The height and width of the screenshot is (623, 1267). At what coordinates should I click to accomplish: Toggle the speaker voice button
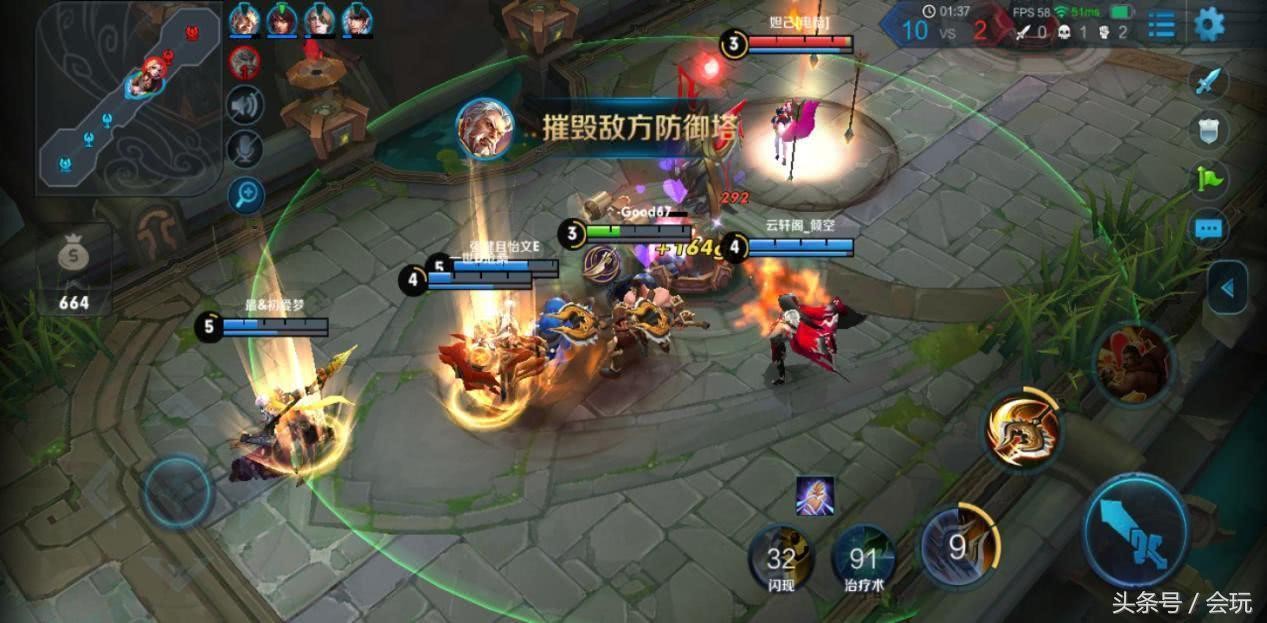(244, 105)
